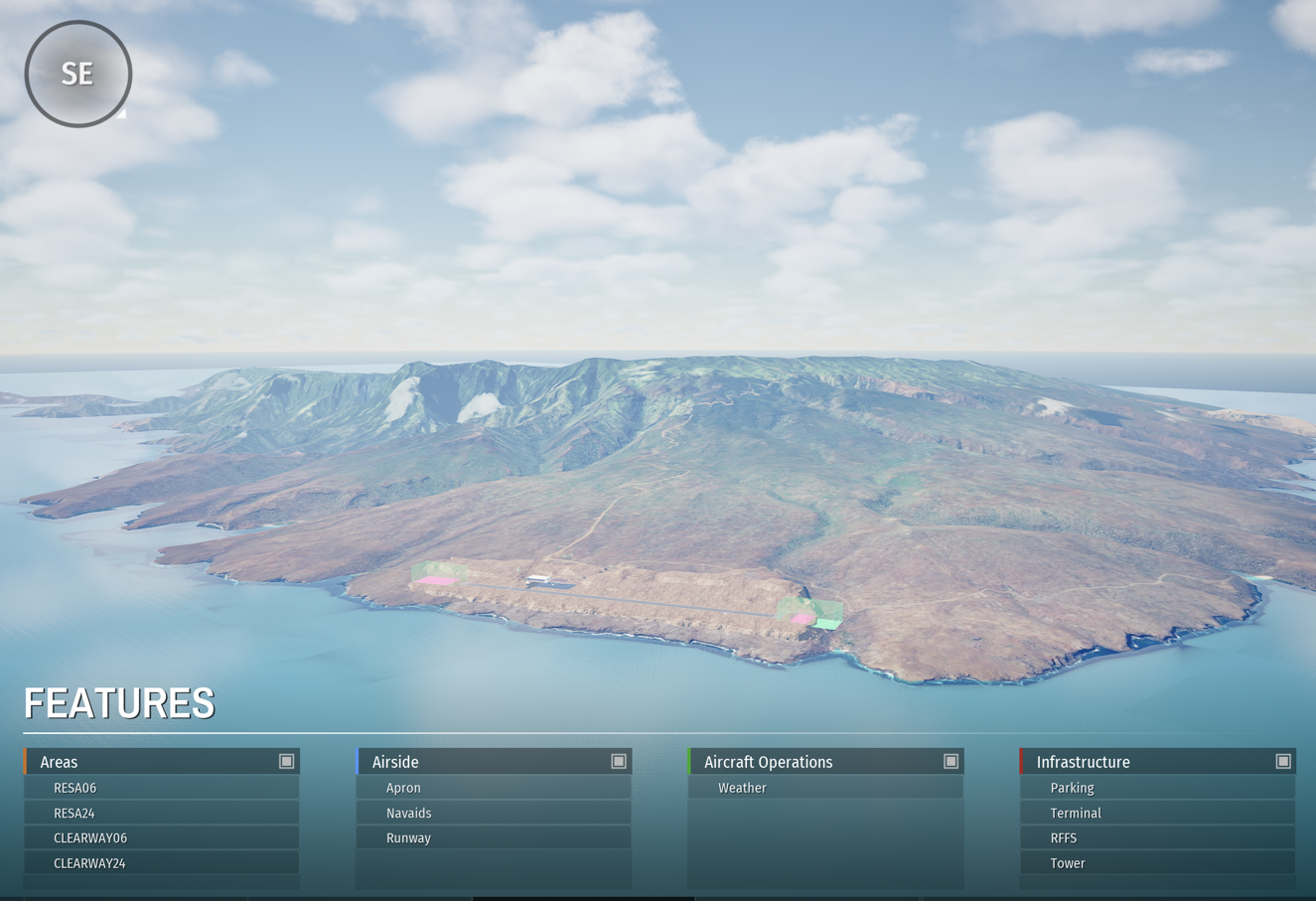This screenshot has height=901, width=1316.
Task: Toggle the Aircraft Operations checkbox
Action: [x=950, y=761]
